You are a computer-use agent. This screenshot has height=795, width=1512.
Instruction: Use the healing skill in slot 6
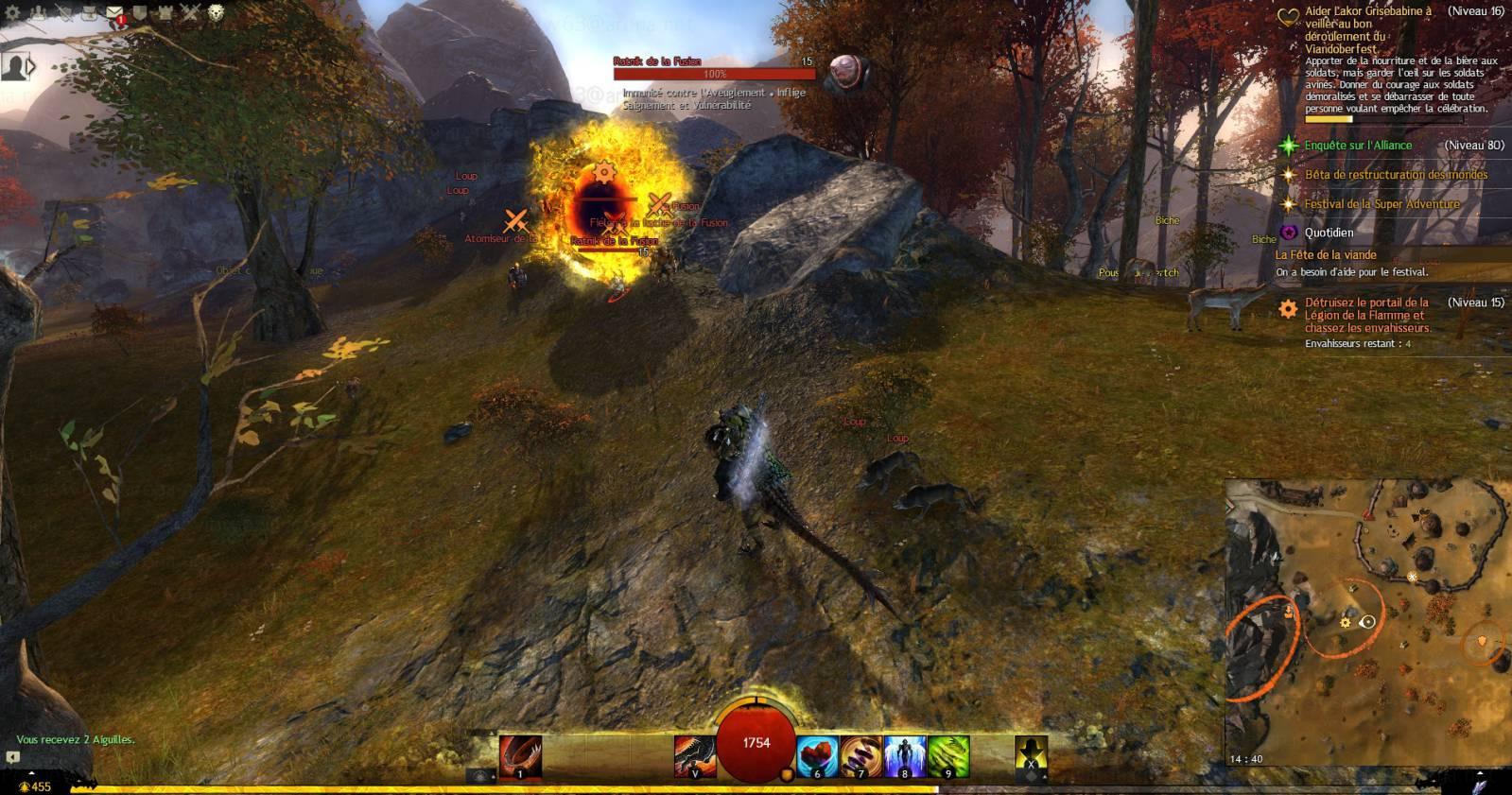click(x=817, y=757)
